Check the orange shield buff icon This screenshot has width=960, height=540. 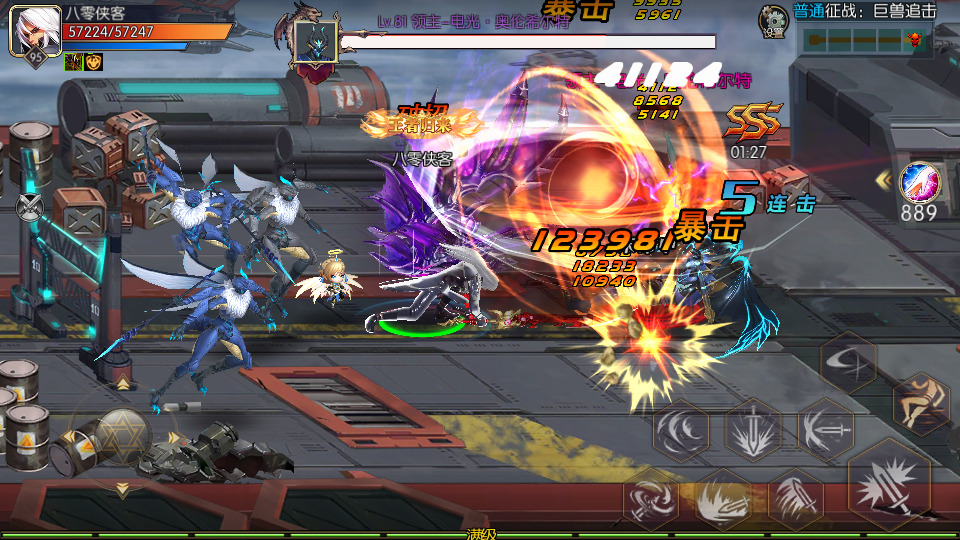click(93, 62)
